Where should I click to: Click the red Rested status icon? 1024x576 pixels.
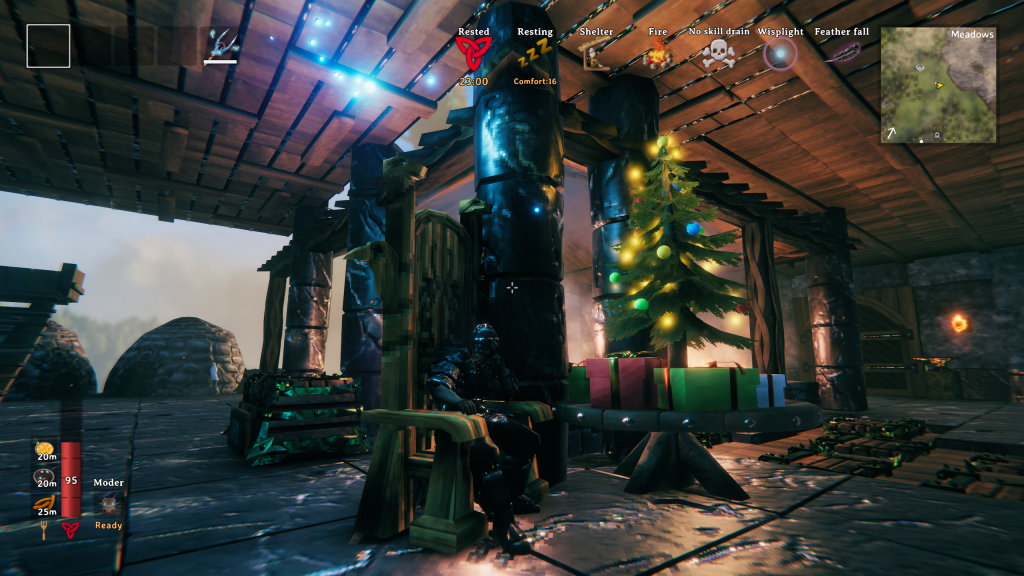pyautogui.click(x=472, y=54)
